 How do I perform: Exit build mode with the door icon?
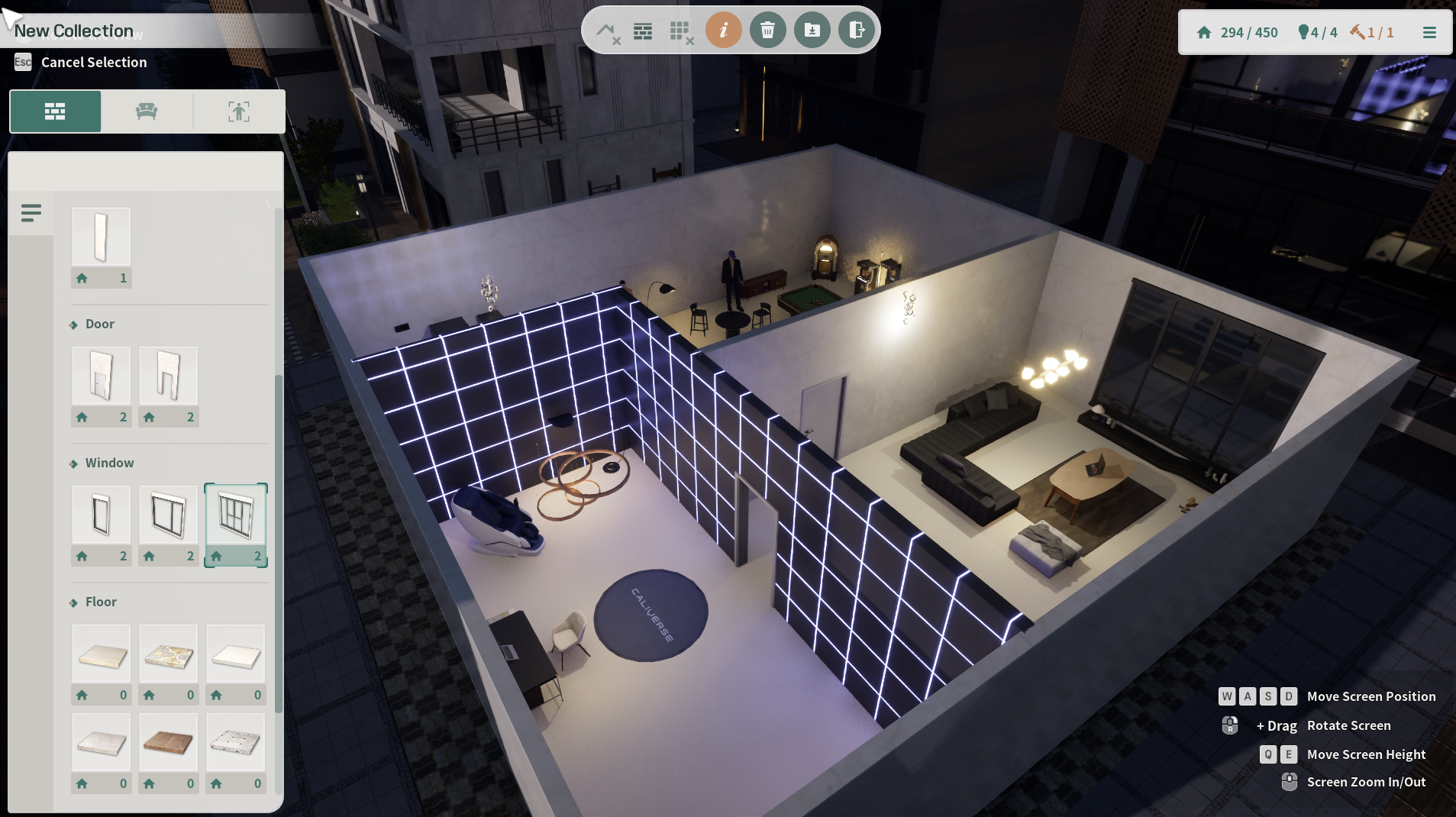856,31
